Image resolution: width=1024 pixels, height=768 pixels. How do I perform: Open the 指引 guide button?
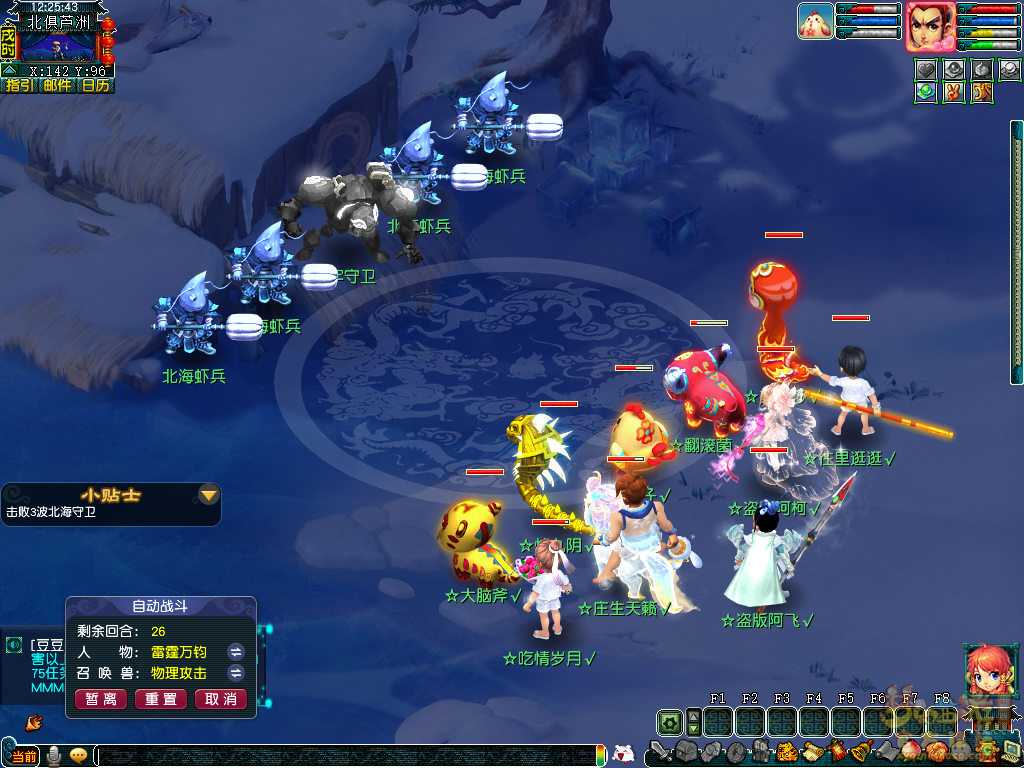pos(19,86)
